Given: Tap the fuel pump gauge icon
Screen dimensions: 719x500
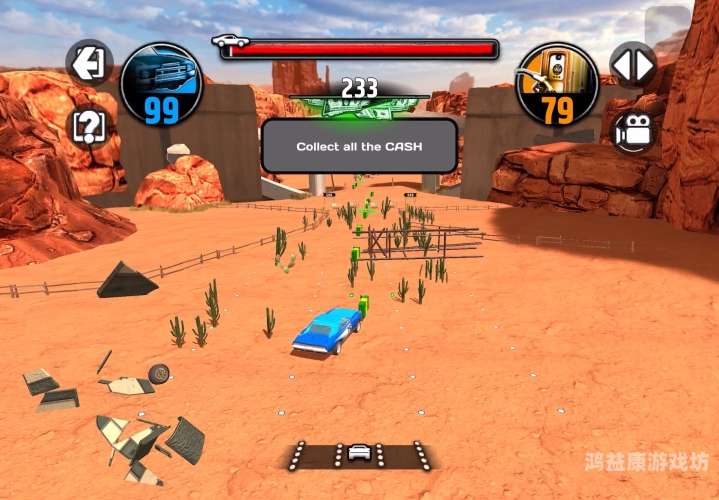Looking at the screenshot, I should pyautogui.click(x=556, y=83).
